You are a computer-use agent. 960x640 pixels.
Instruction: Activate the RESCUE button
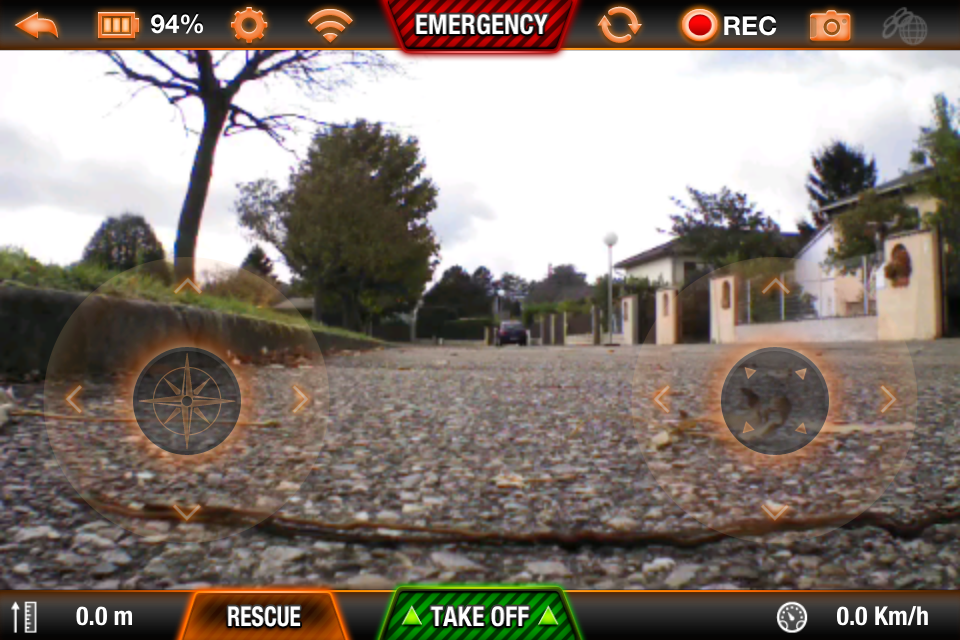[263, 616]
